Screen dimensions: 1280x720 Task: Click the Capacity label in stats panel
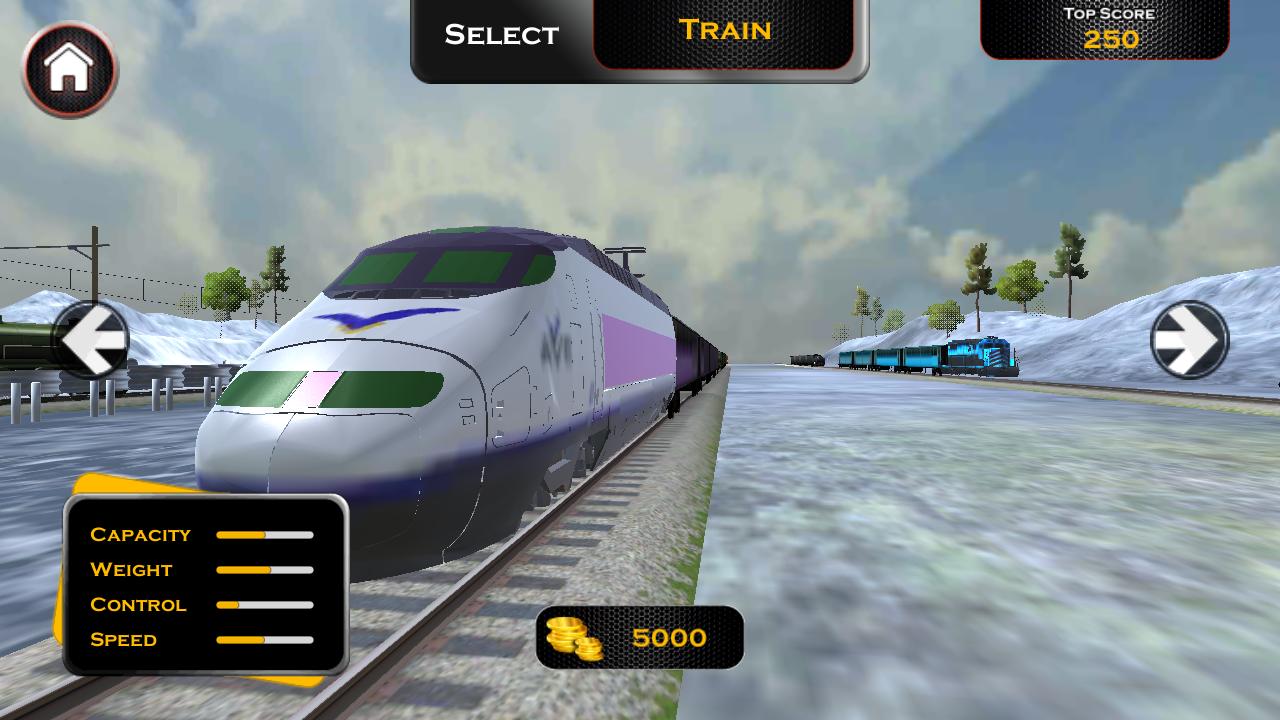tap(140, 535)
